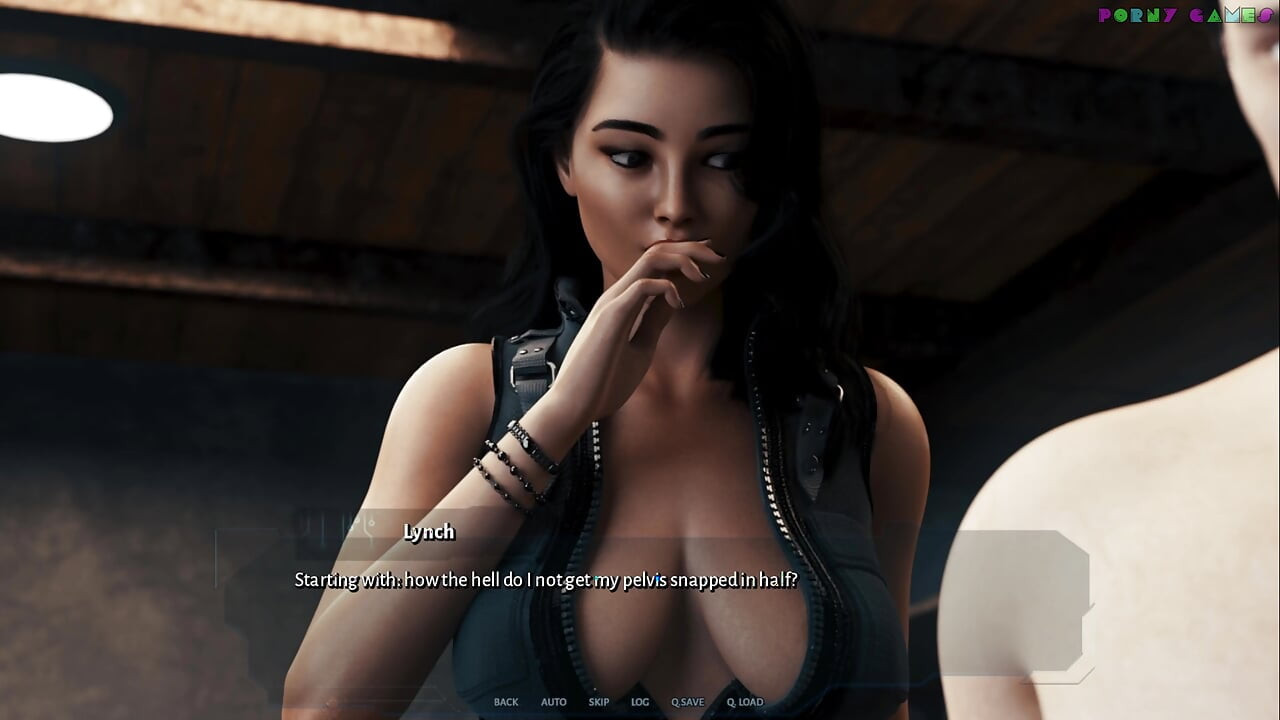Select the Lynch speaker nameplate
The image size is (1280, 720).
click(429, 532)
